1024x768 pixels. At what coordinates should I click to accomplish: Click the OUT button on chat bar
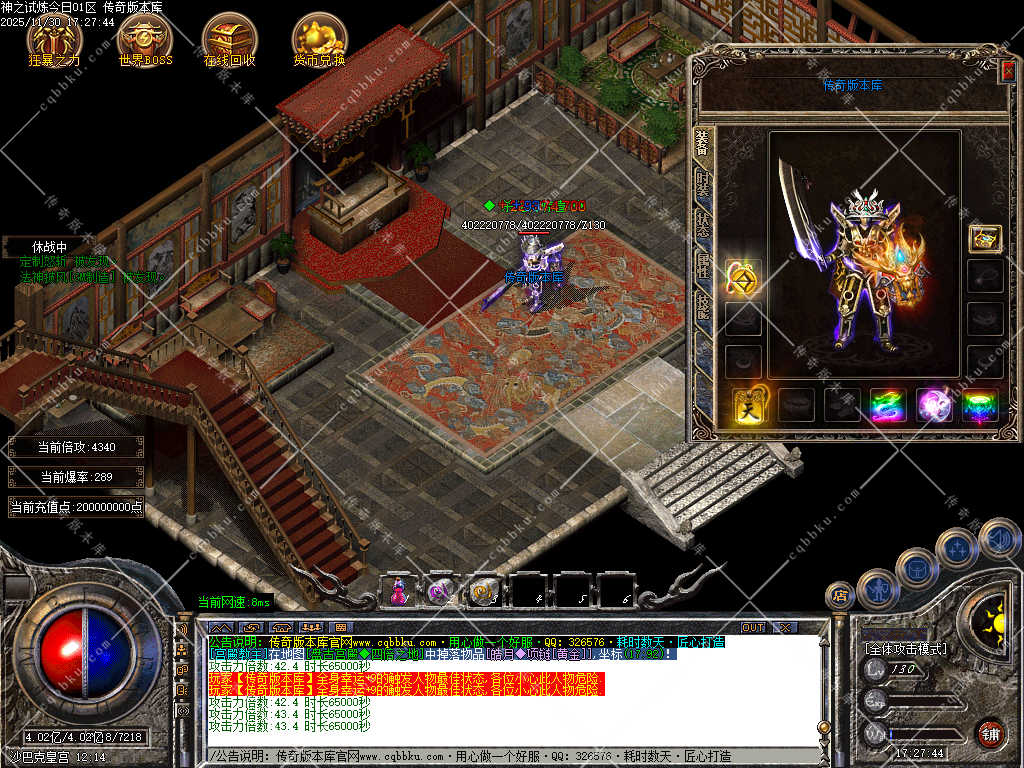pos(752,627)
